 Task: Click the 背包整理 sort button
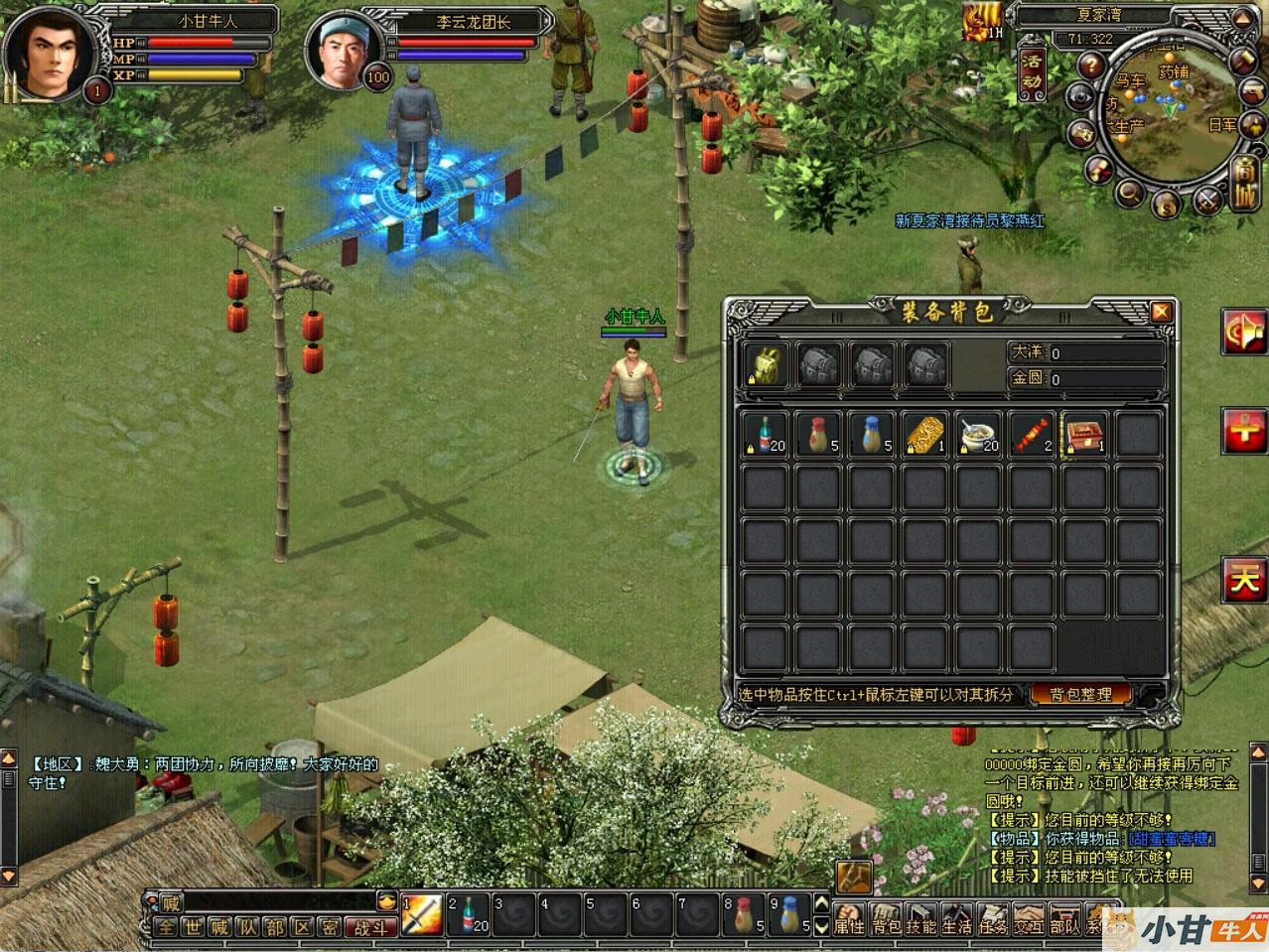(1080, 694)
